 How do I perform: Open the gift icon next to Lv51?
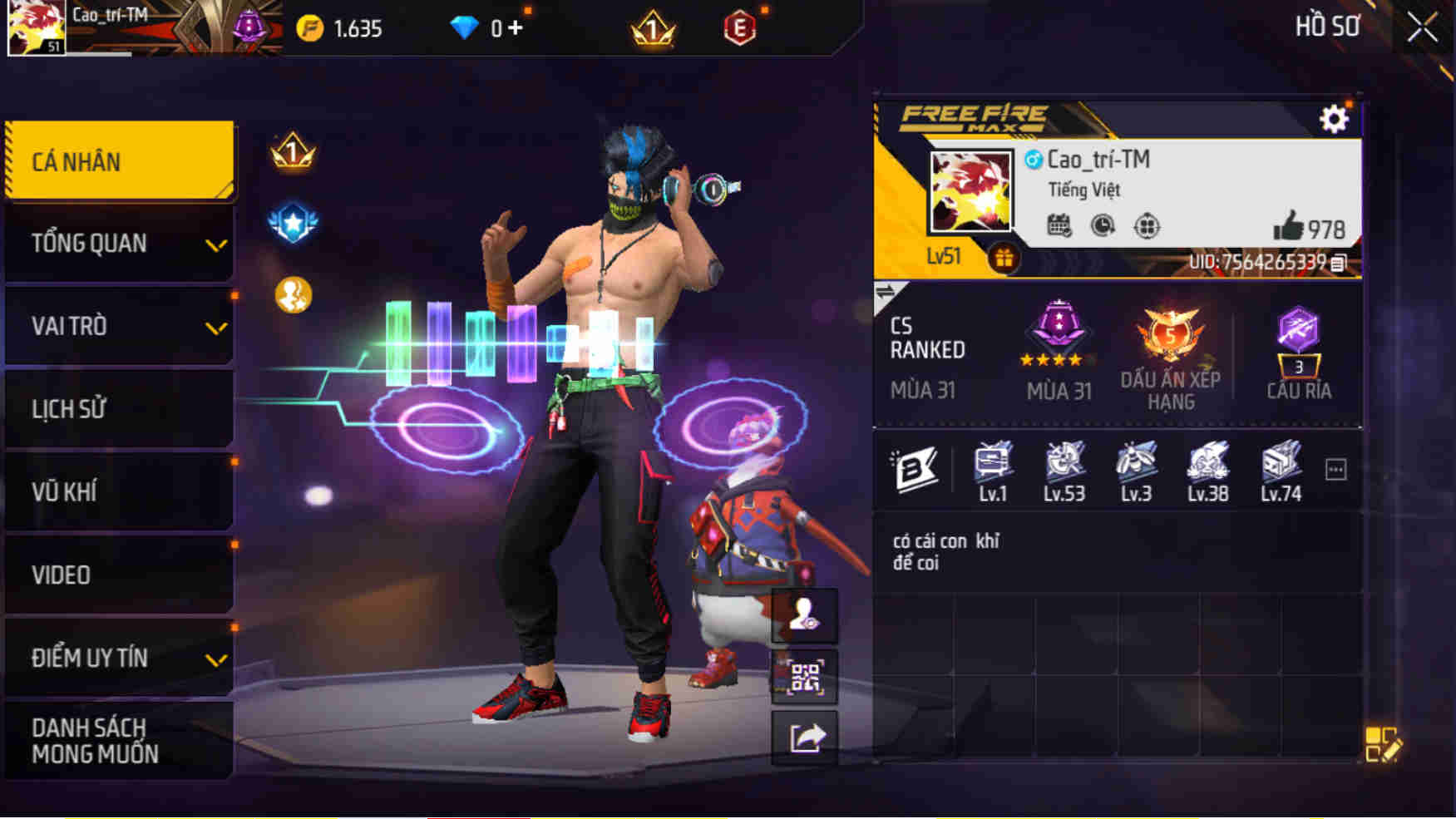pos(1002,256)
